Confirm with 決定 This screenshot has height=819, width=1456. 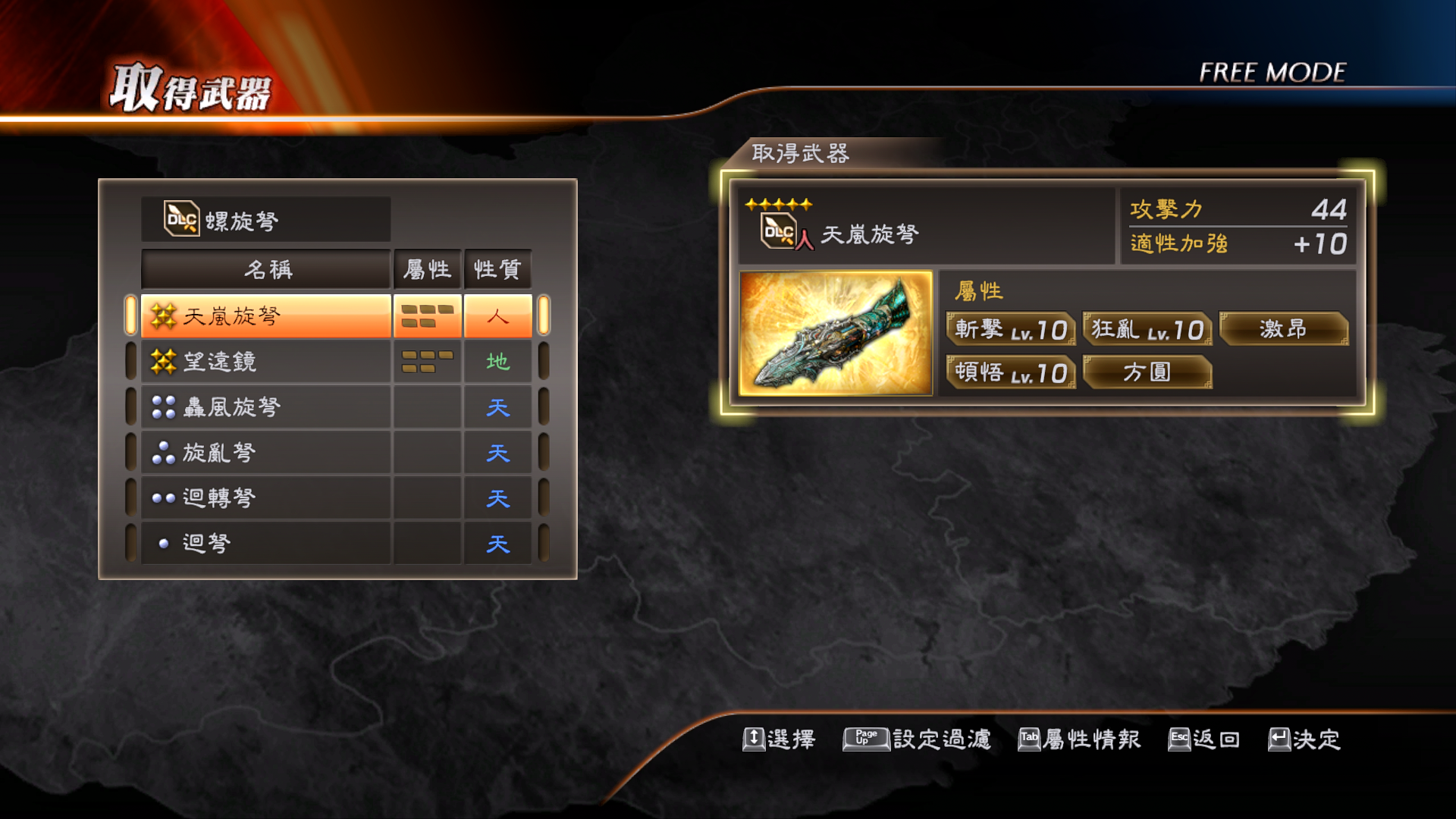pos(1304,739)
